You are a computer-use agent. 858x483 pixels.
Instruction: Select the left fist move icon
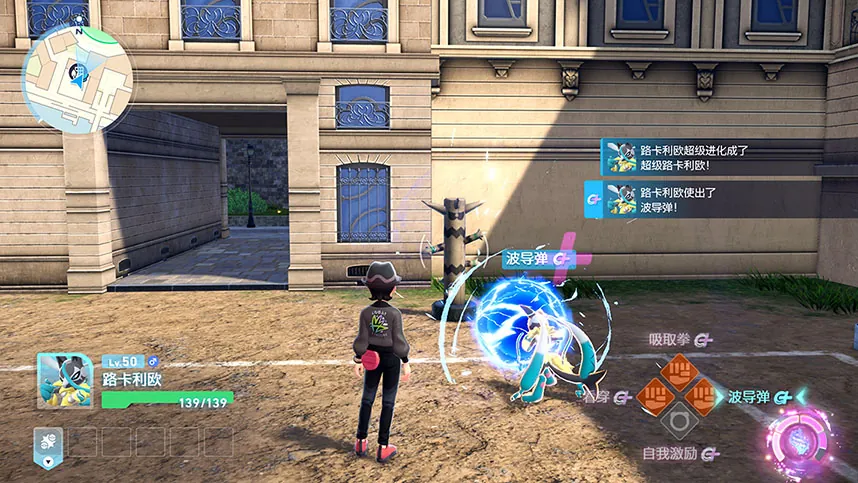tap(654, 396)
